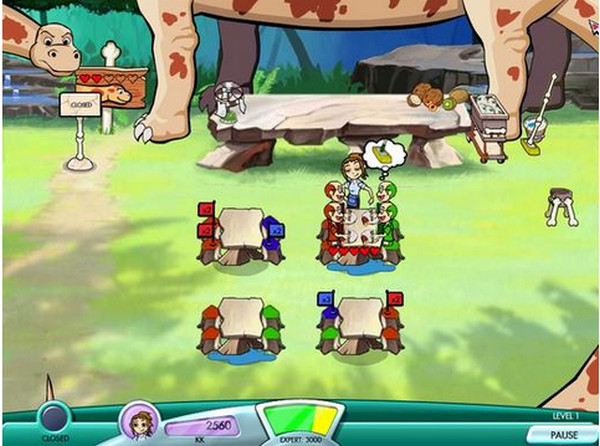Select the player character portrait icon
The image size is (600, 446).
[139, 419]
